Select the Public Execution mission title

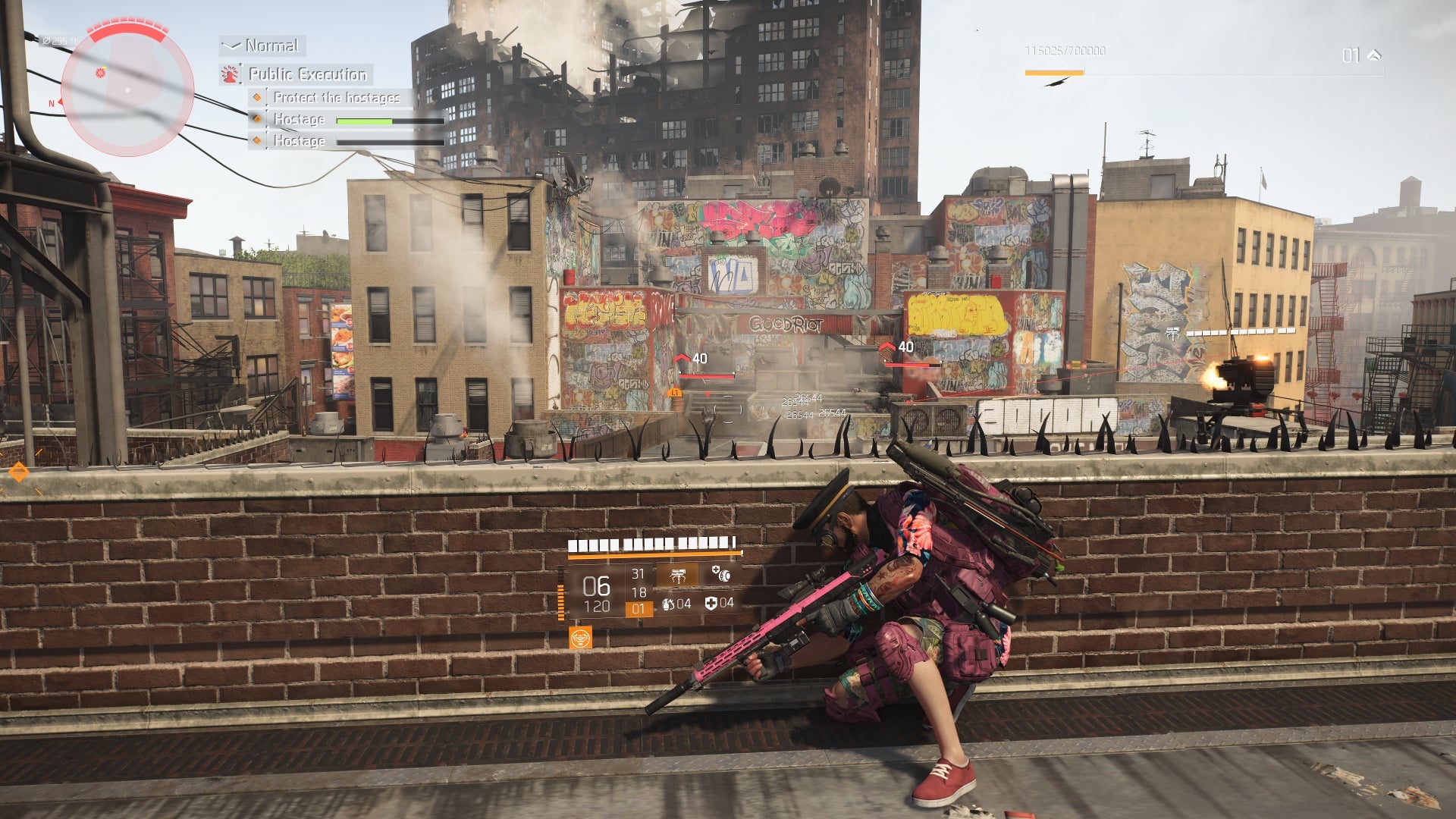pos(307,74)
